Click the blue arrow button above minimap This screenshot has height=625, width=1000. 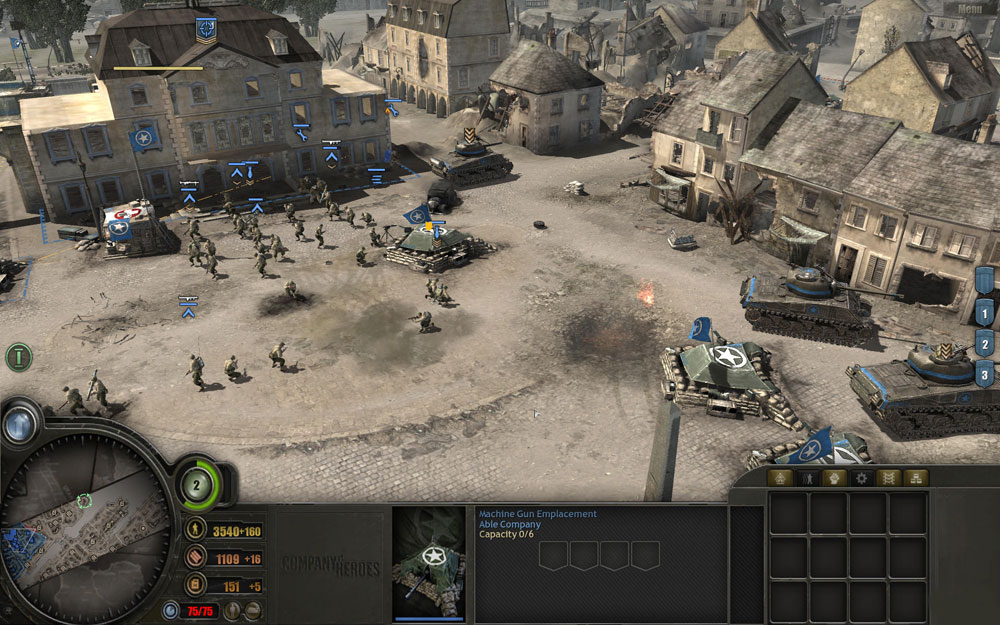(19, 425)
